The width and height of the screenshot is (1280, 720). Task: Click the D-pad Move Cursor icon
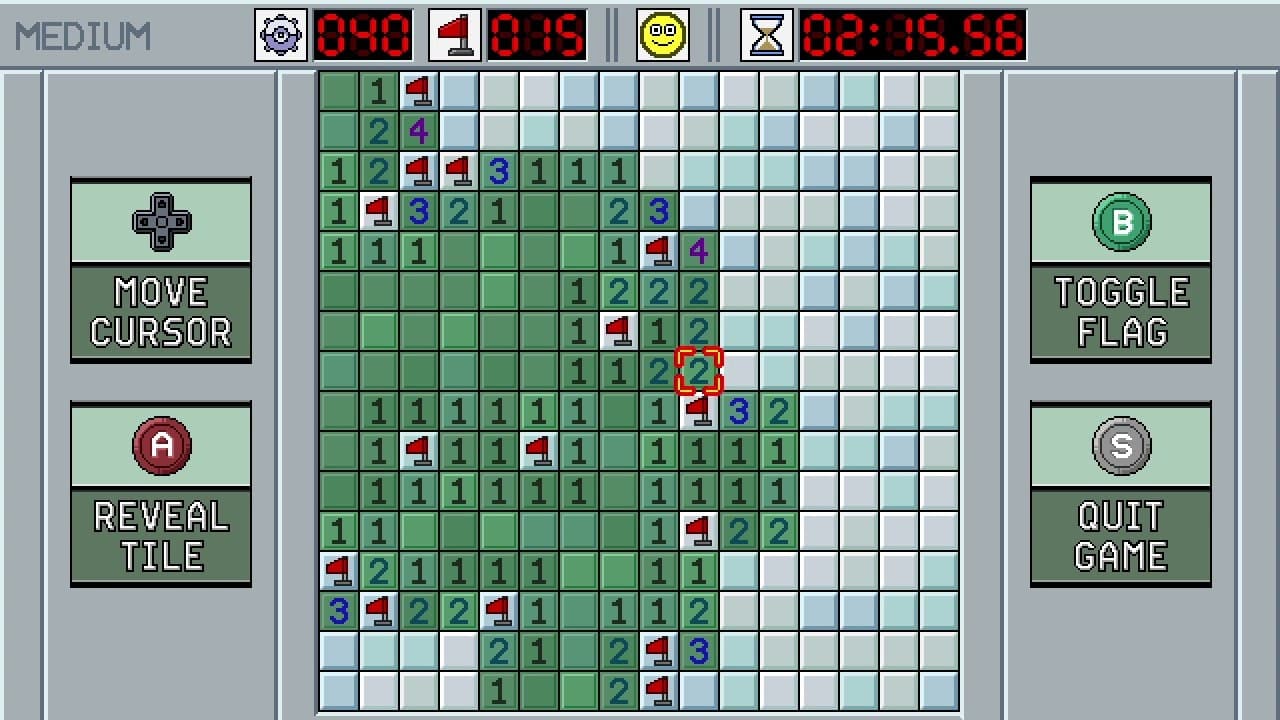pos(160,222)
